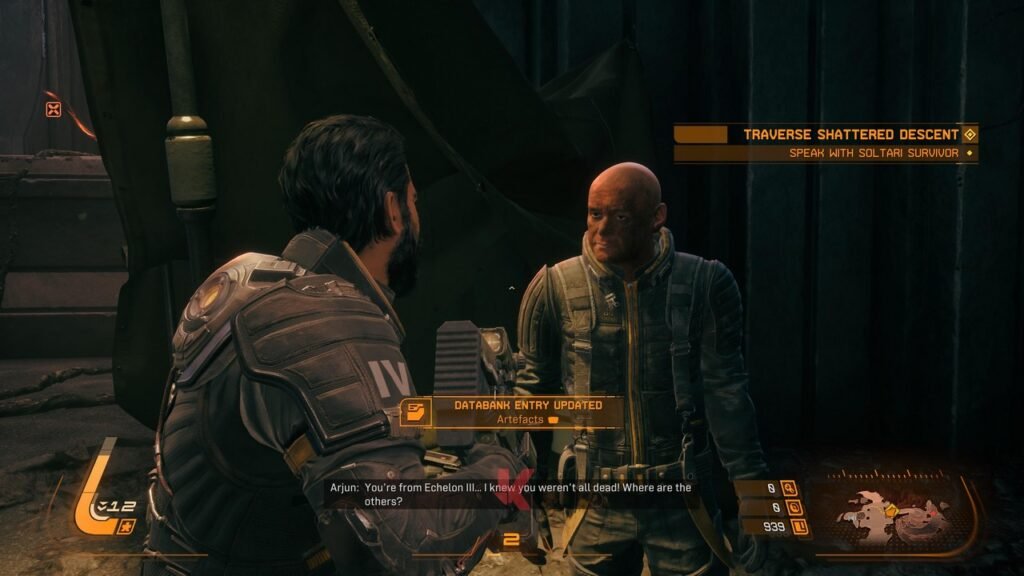
Task: Click the orange star icon under the 12 counter
Action: 125,527
